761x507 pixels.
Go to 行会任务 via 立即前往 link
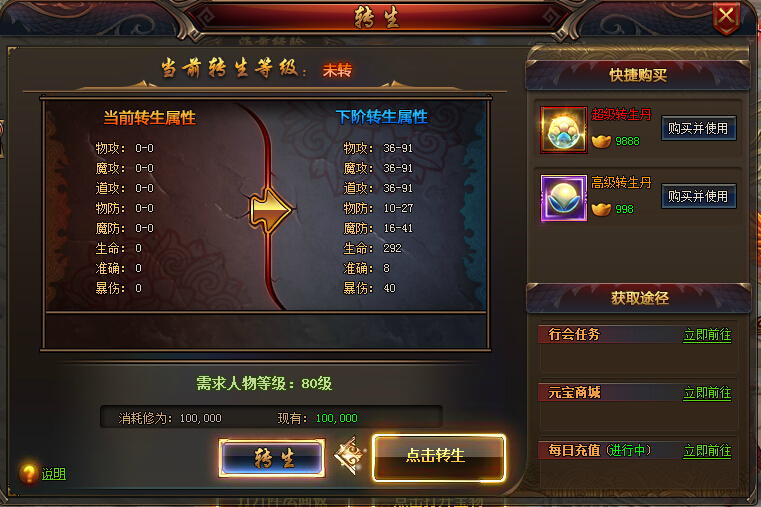coord(707,335)
